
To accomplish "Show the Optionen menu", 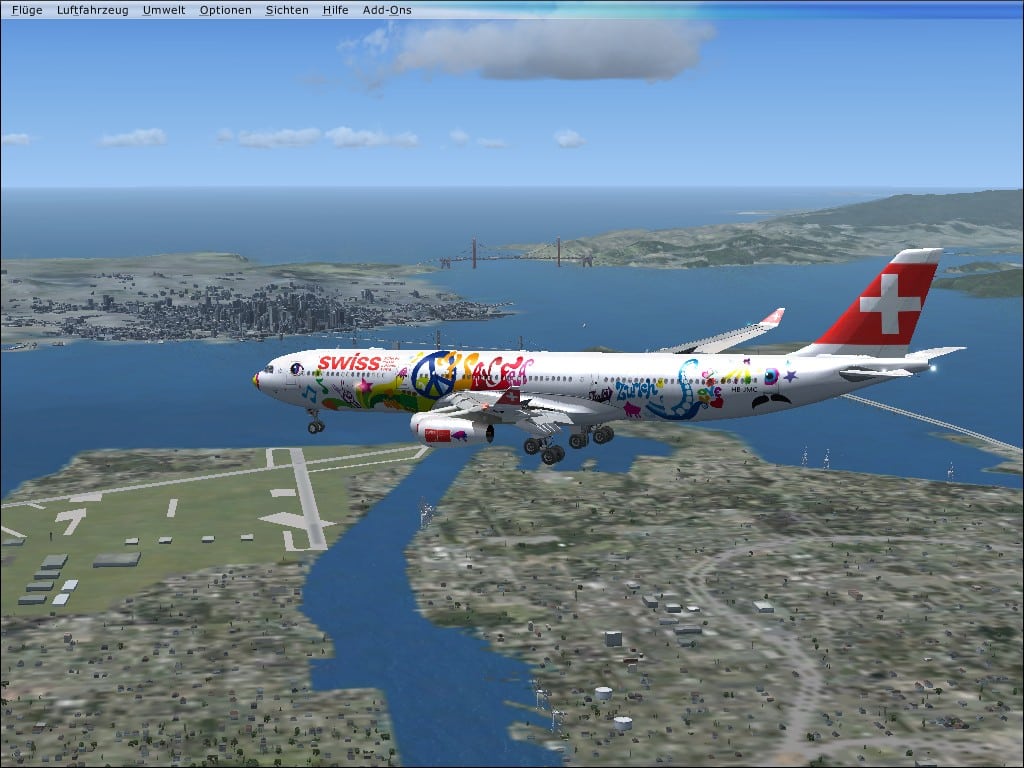I will [225, 10].
